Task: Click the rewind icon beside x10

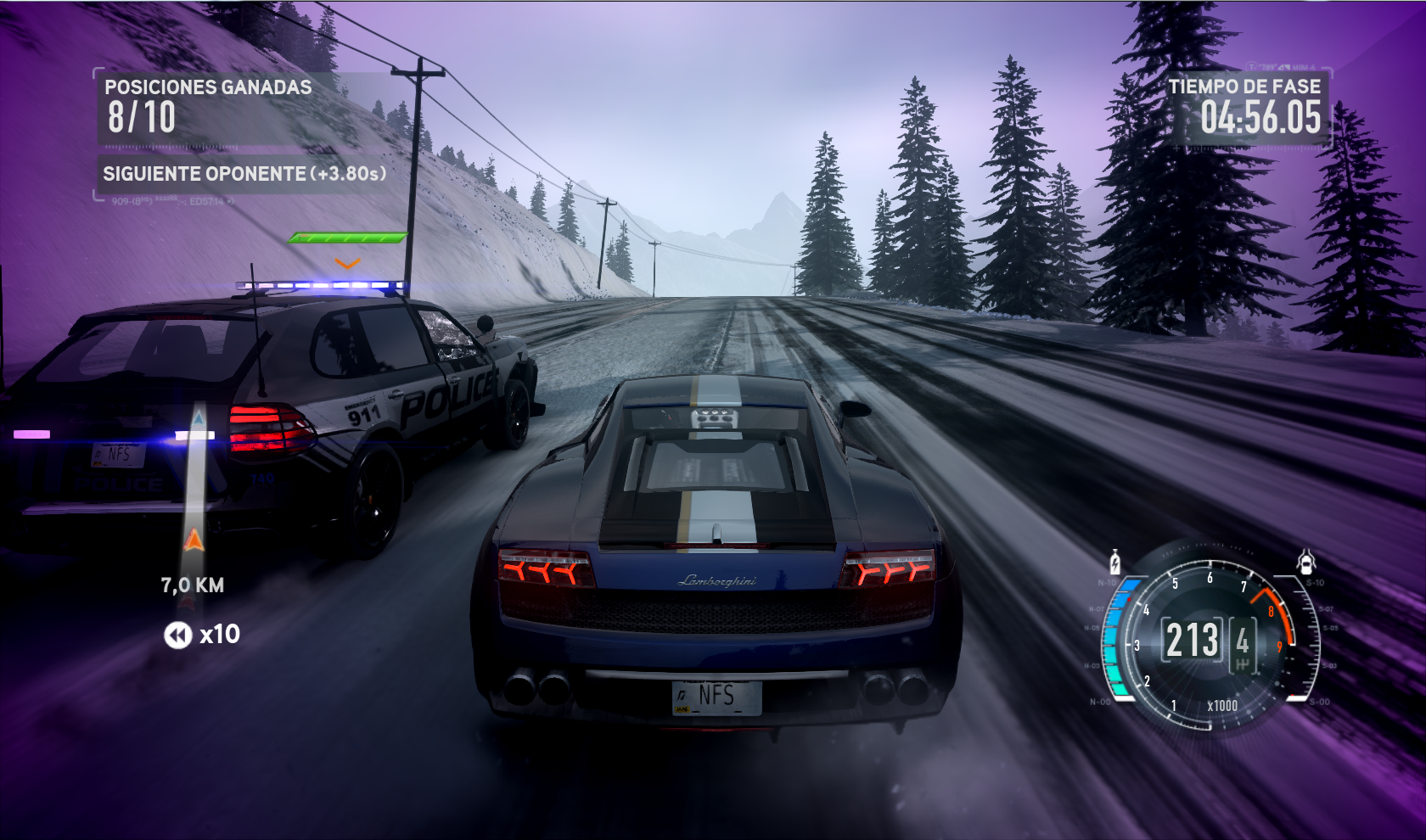Action: click(x=177, y=635)
